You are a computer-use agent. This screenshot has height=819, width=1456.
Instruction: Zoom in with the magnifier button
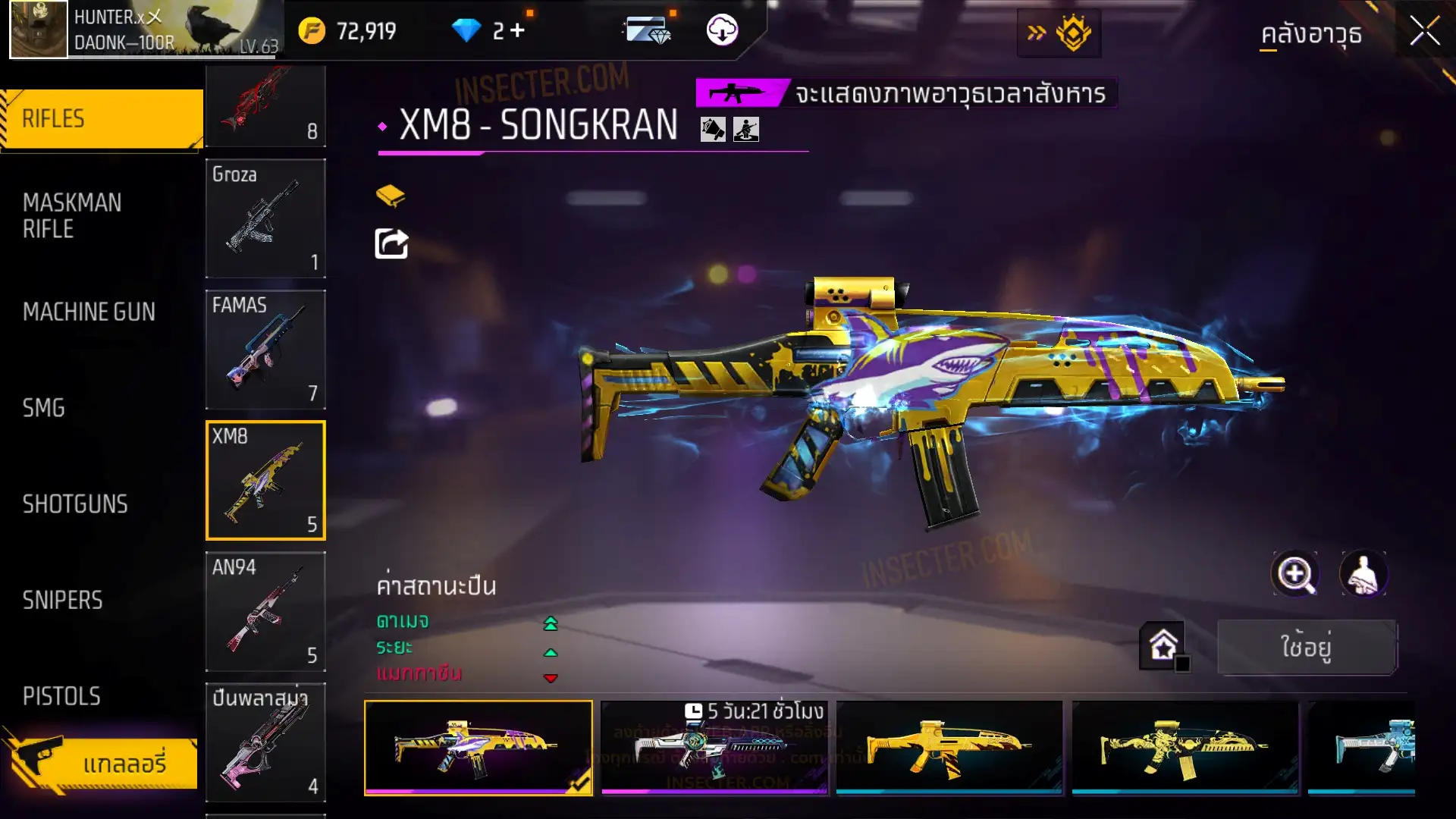click(x=1294, y=574)
